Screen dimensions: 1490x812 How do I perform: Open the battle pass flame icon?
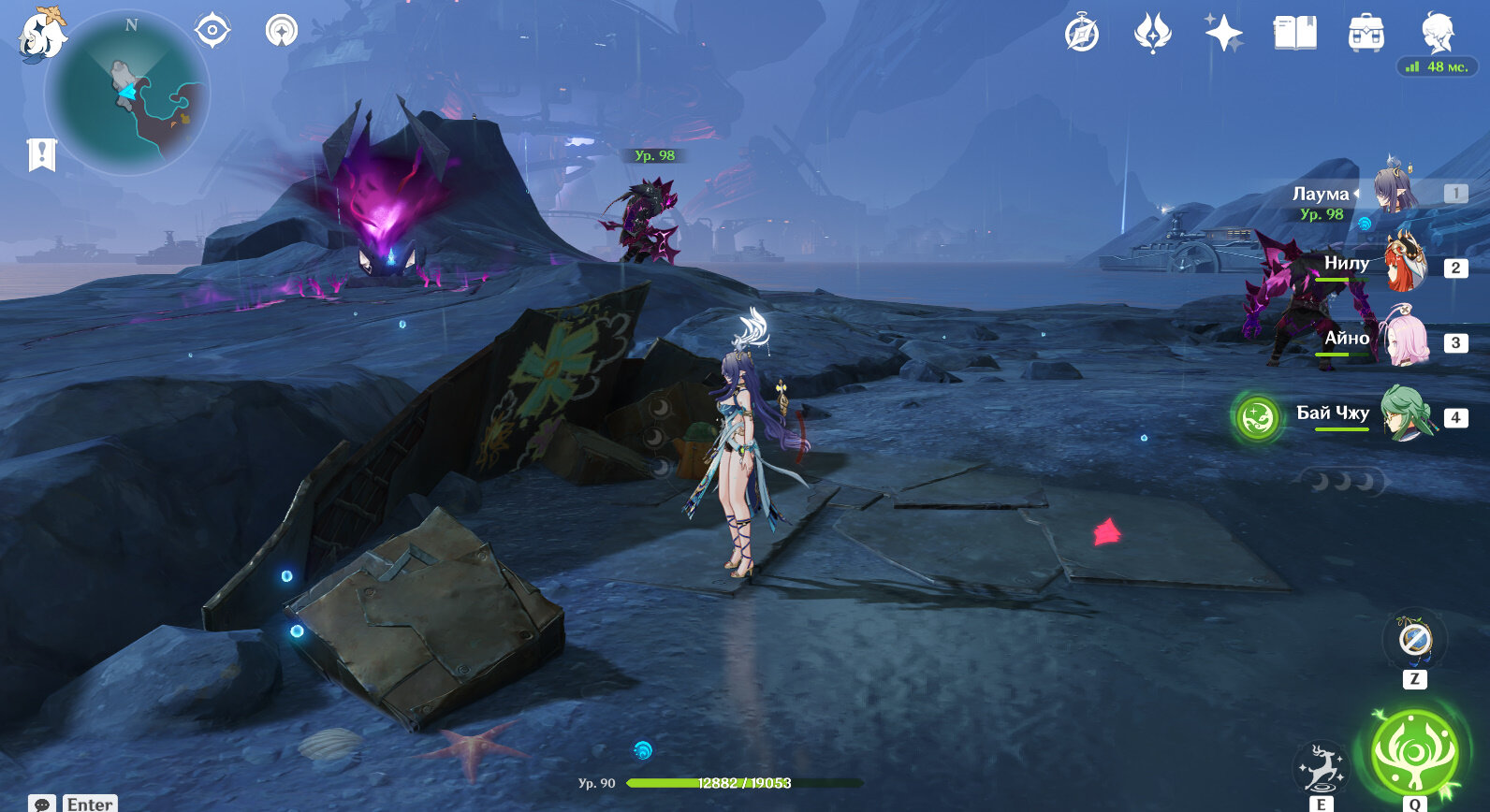pos(1152,34)
